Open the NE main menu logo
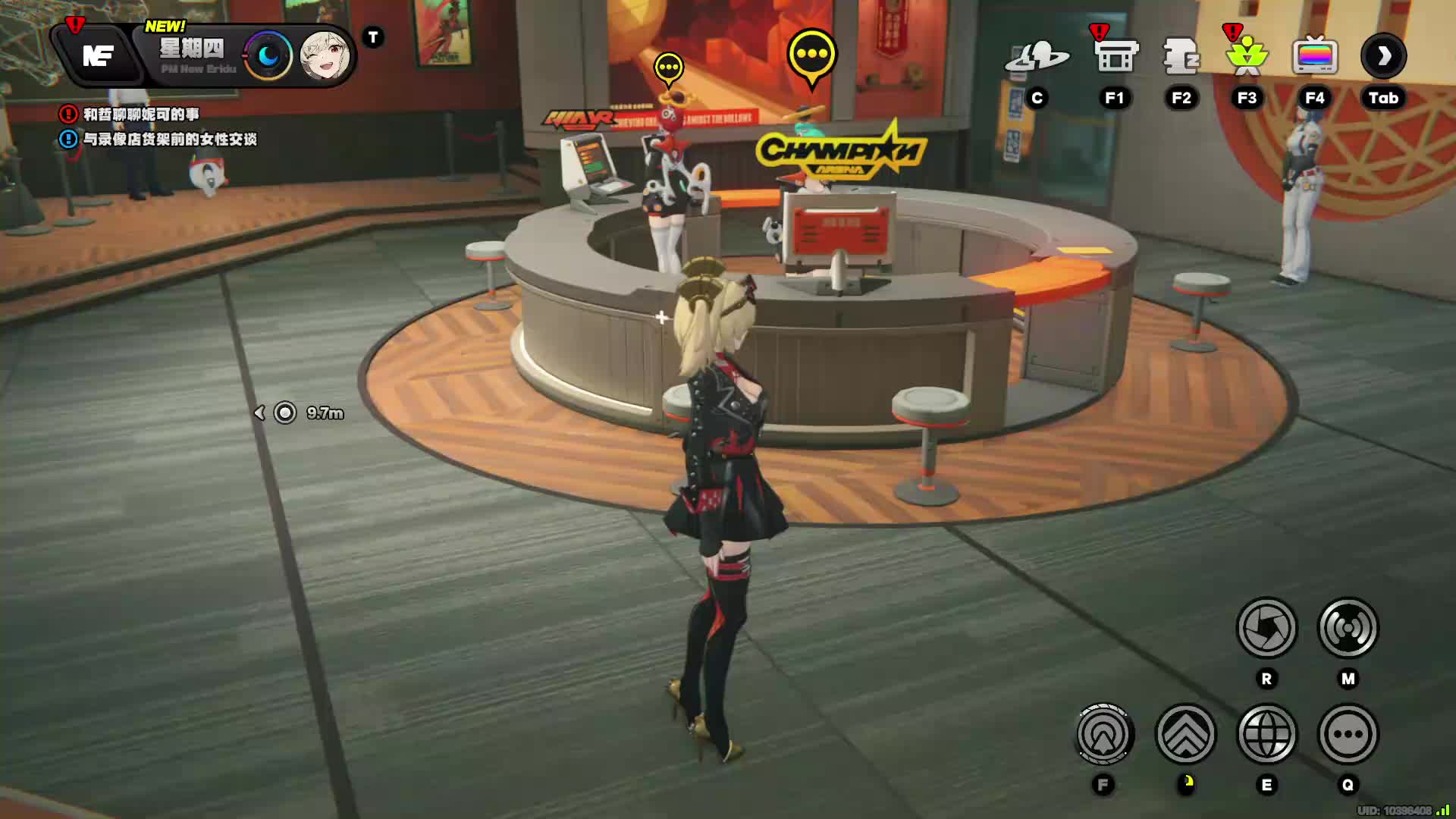The width and height of the screenshot is (1456, 819). (99, 56)
